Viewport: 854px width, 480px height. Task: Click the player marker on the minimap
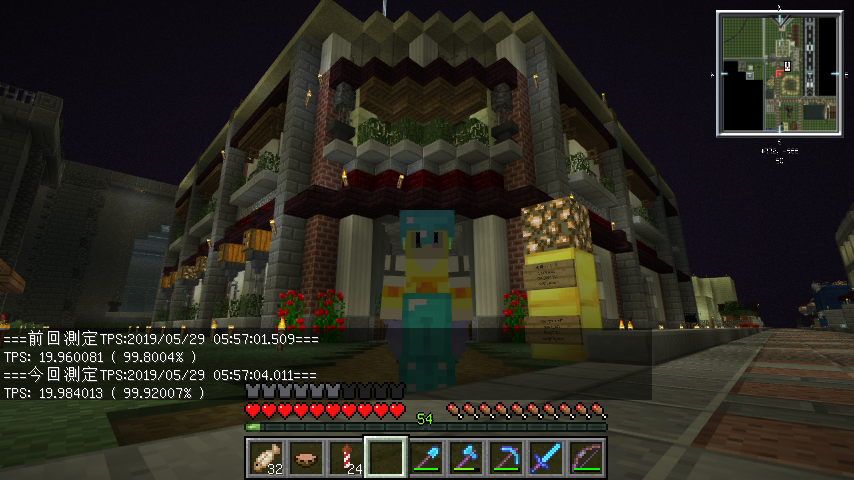780,73
